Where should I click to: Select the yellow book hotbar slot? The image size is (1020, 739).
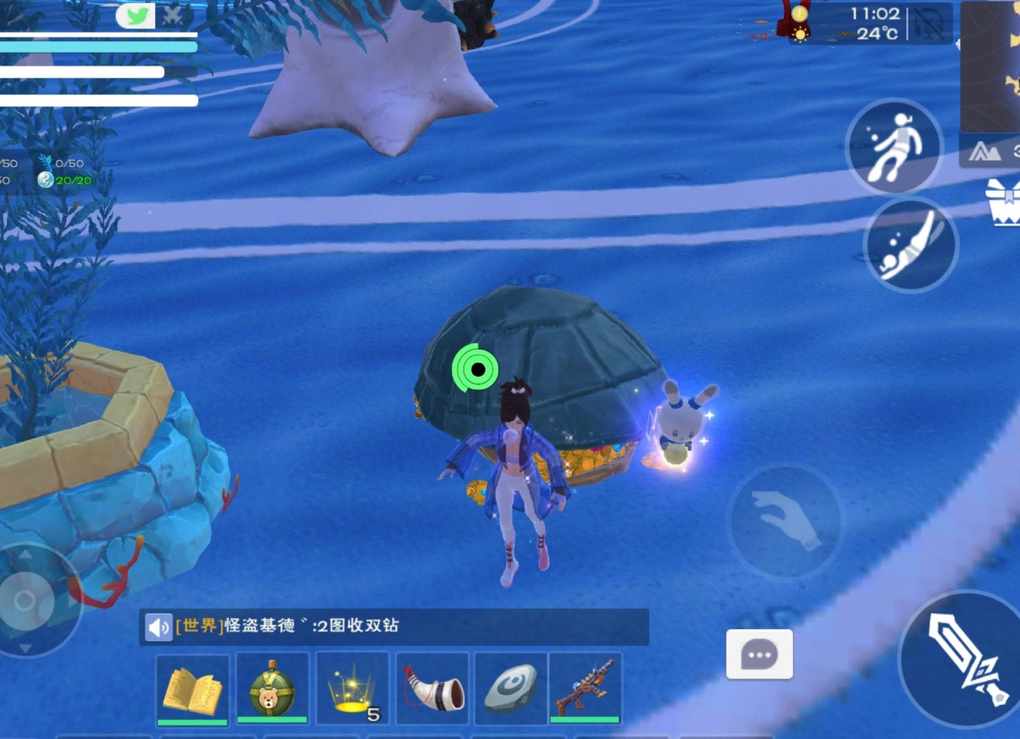[192, 689]
